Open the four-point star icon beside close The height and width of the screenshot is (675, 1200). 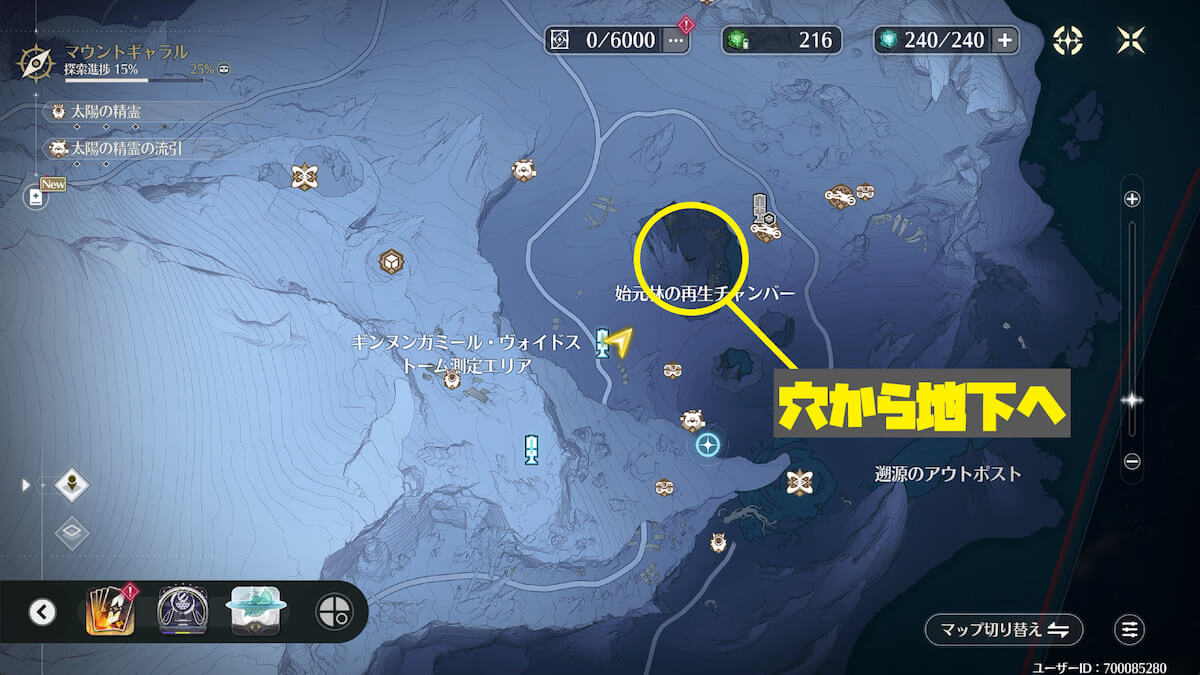(x=1068, y=40)
